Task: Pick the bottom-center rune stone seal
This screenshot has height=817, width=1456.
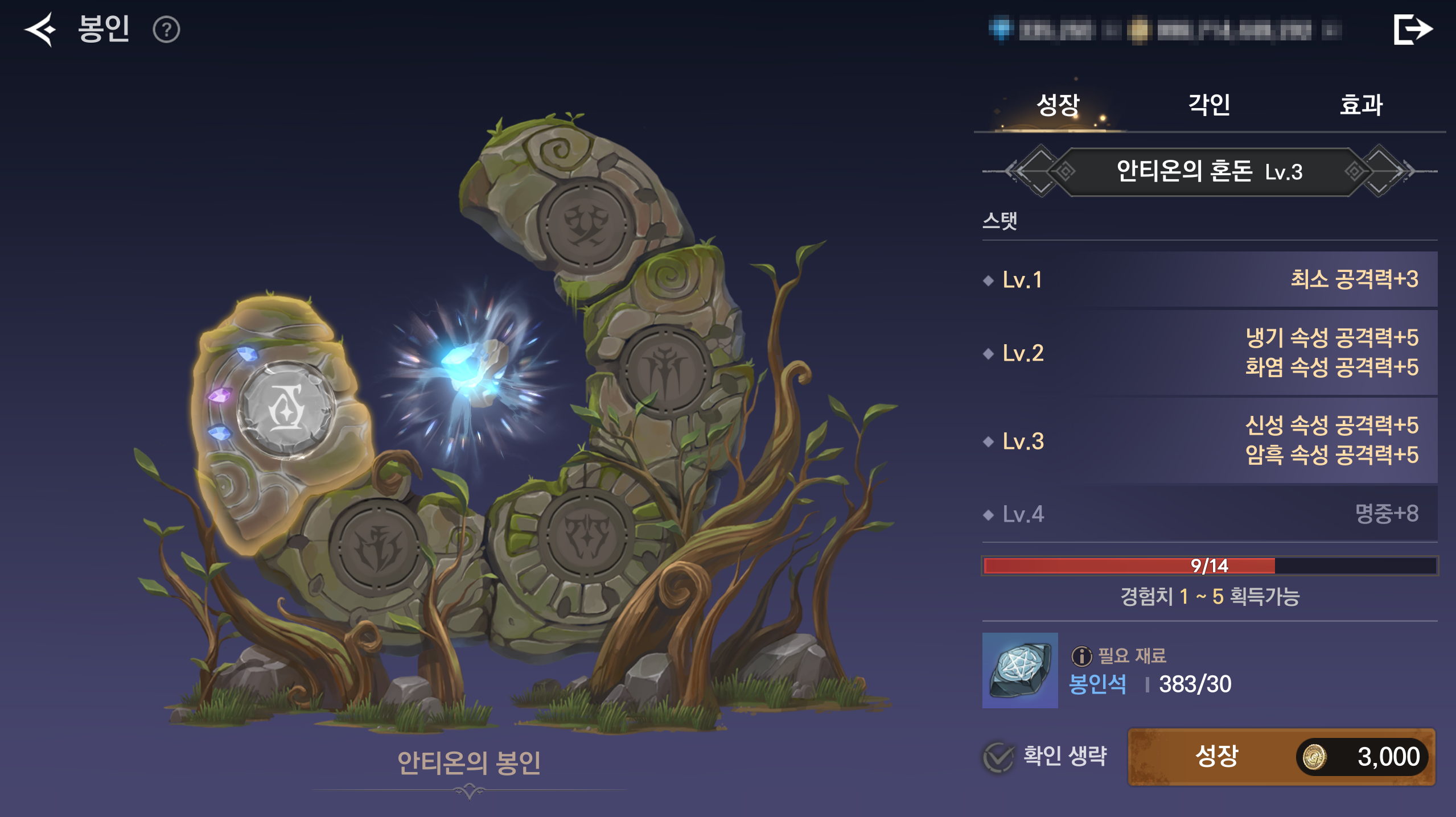Action: pos(587,535)
